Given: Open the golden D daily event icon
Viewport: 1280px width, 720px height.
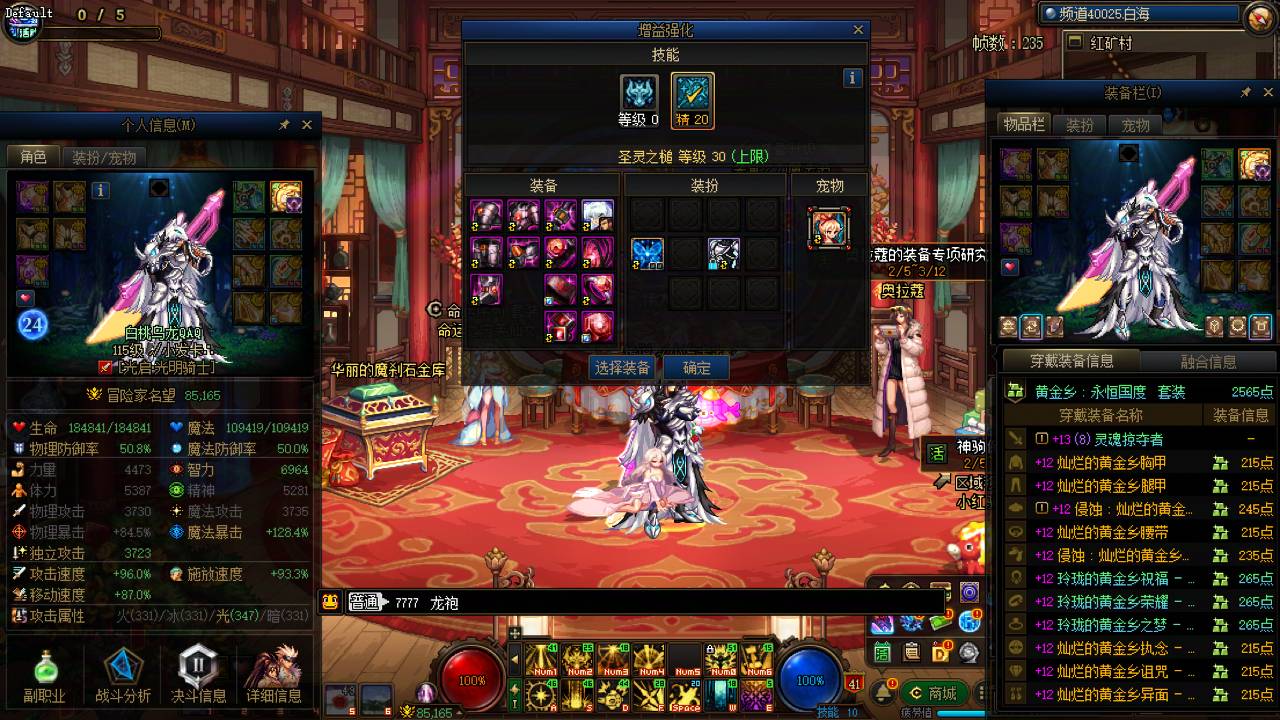Looking at the screenshot, I should pyautogui.click(x=940, y=653).
